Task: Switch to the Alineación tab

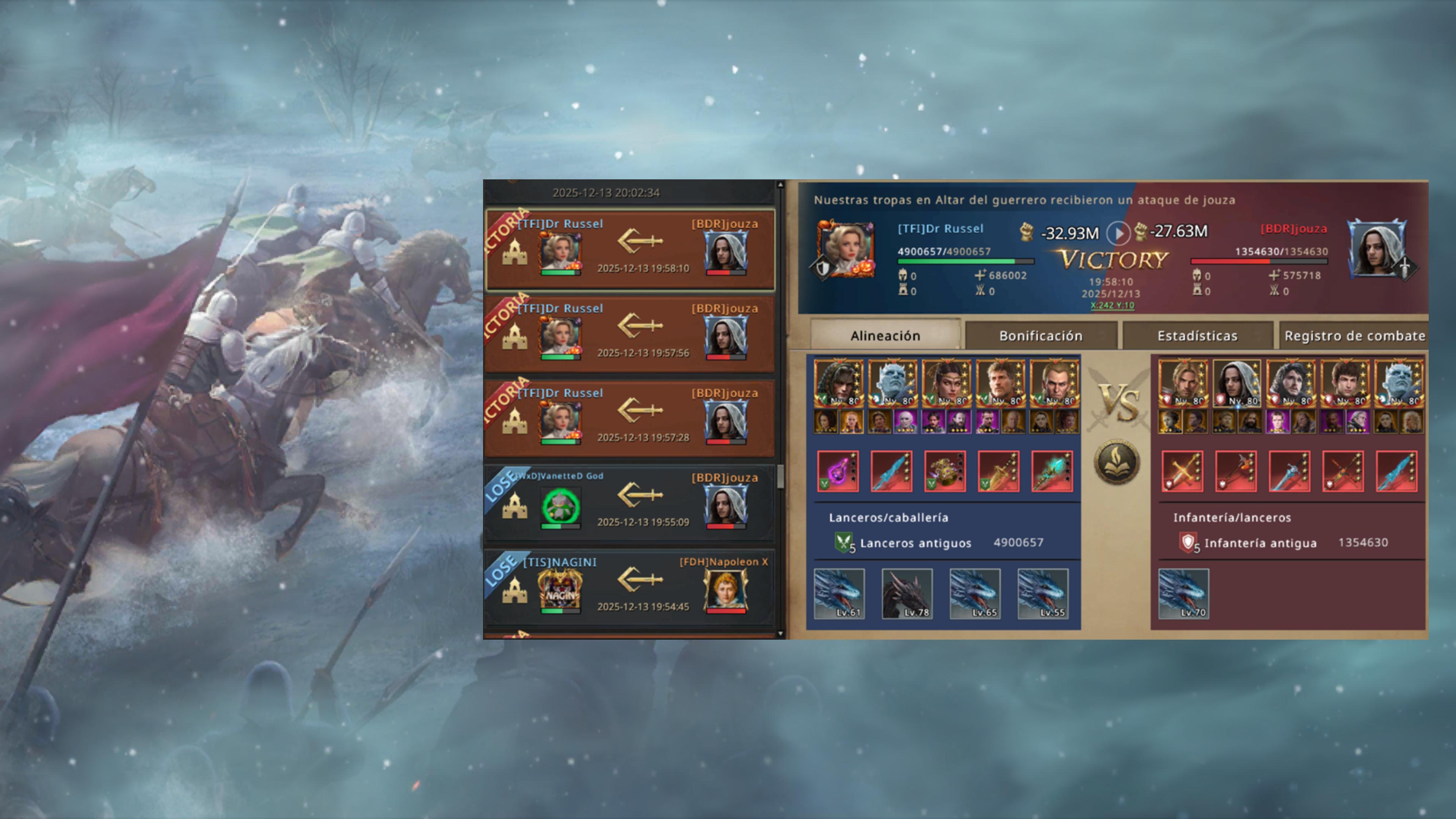Action: pos(885,336)
